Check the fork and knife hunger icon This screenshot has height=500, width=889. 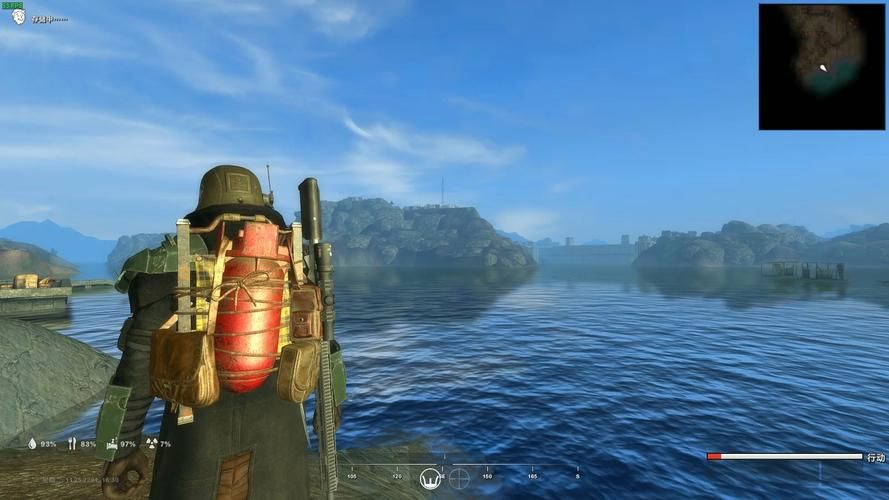(72, 443)
